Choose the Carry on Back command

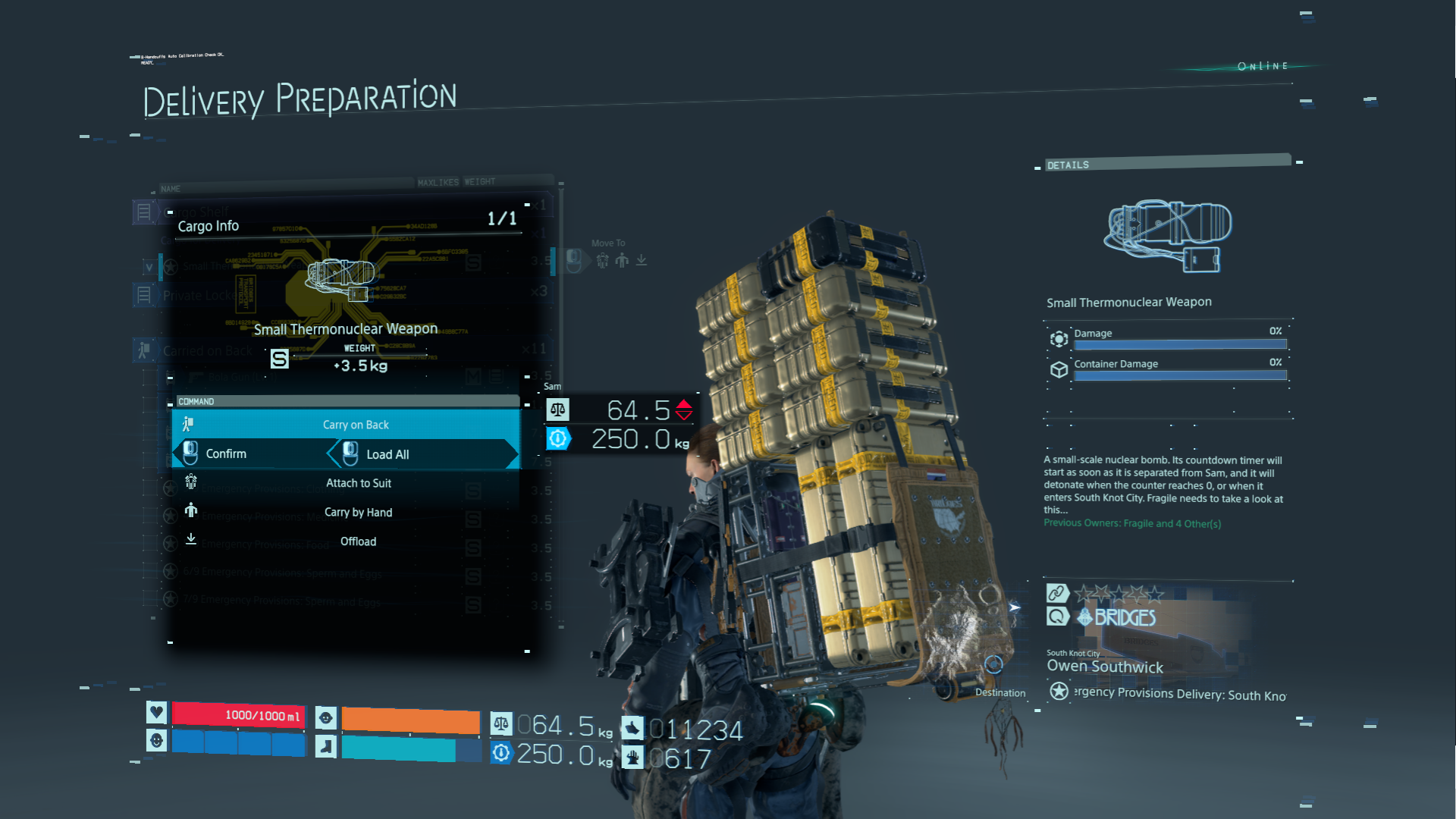point(355,425)
